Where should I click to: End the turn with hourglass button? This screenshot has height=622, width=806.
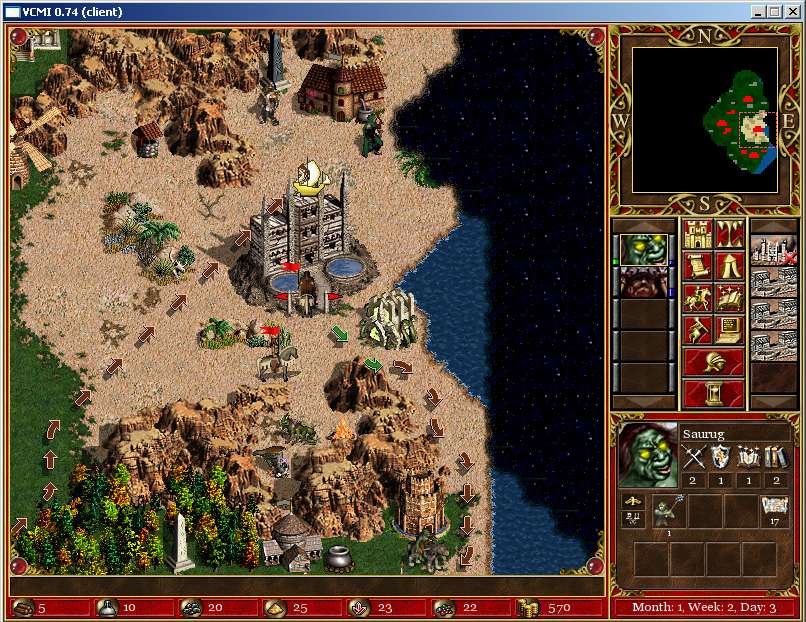pos(713,393)
